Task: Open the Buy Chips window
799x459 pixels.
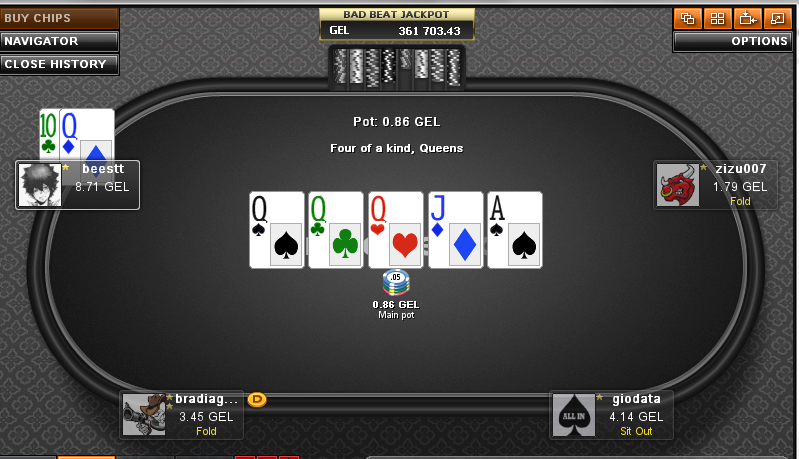Action: (x=59, y=18)
